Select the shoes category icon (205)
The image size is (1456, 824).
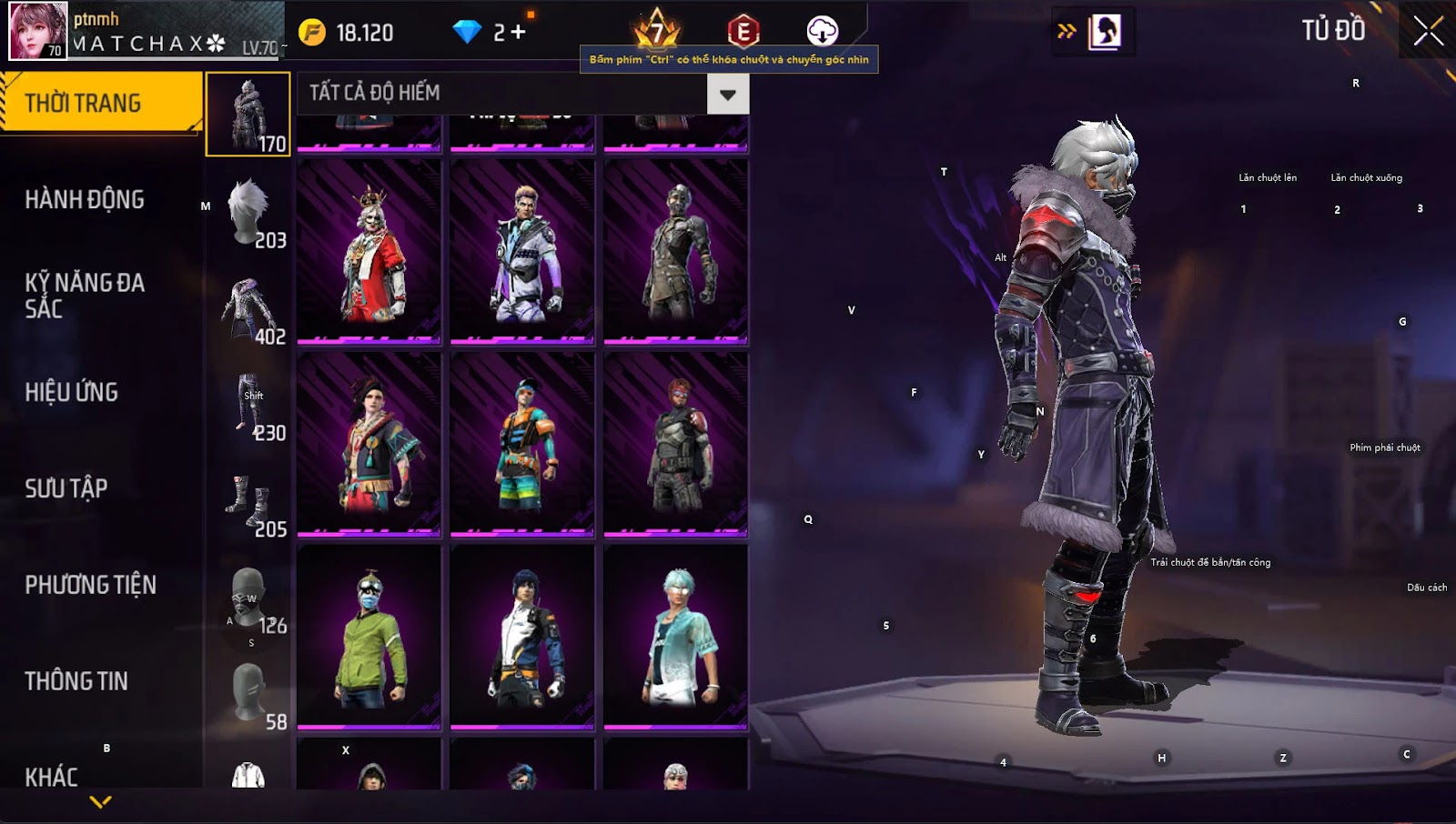(248, 502)
